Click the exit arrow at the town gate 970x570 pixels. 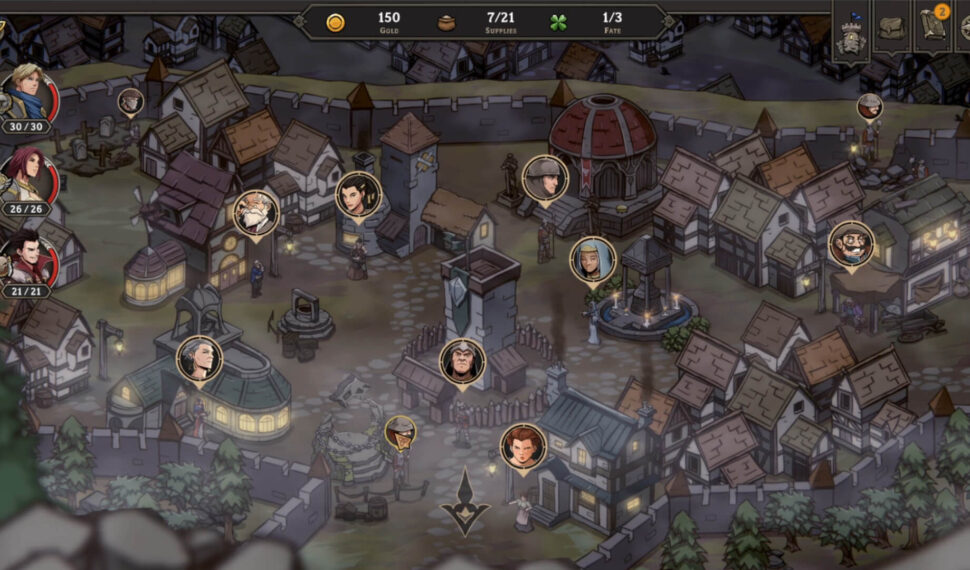466,501
